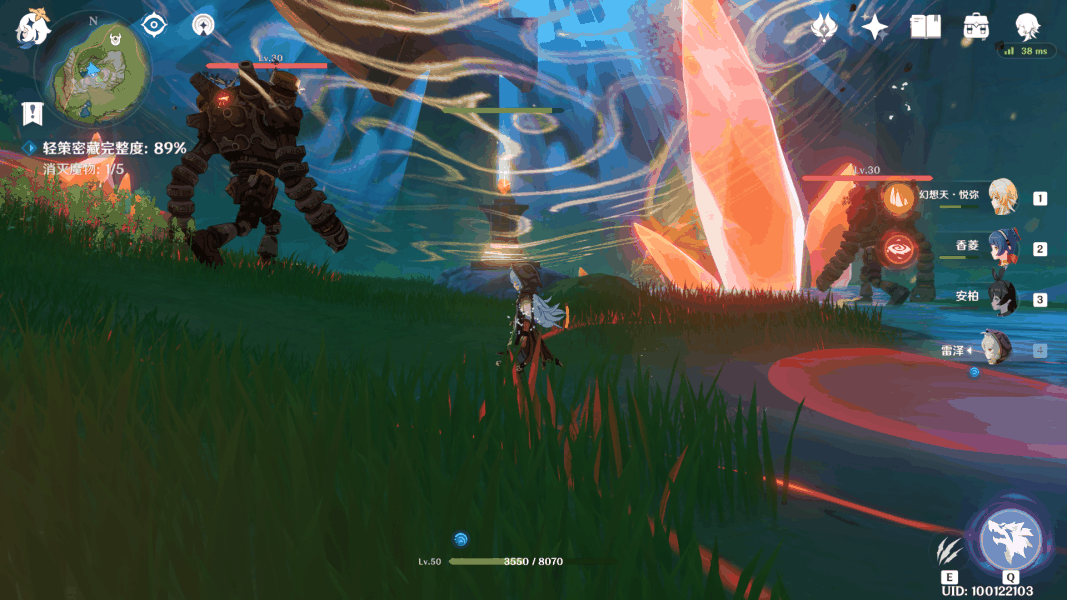Open the character profile head icon
The width and height of the screenshot is (1067, 600).
tap(1027, 26)
